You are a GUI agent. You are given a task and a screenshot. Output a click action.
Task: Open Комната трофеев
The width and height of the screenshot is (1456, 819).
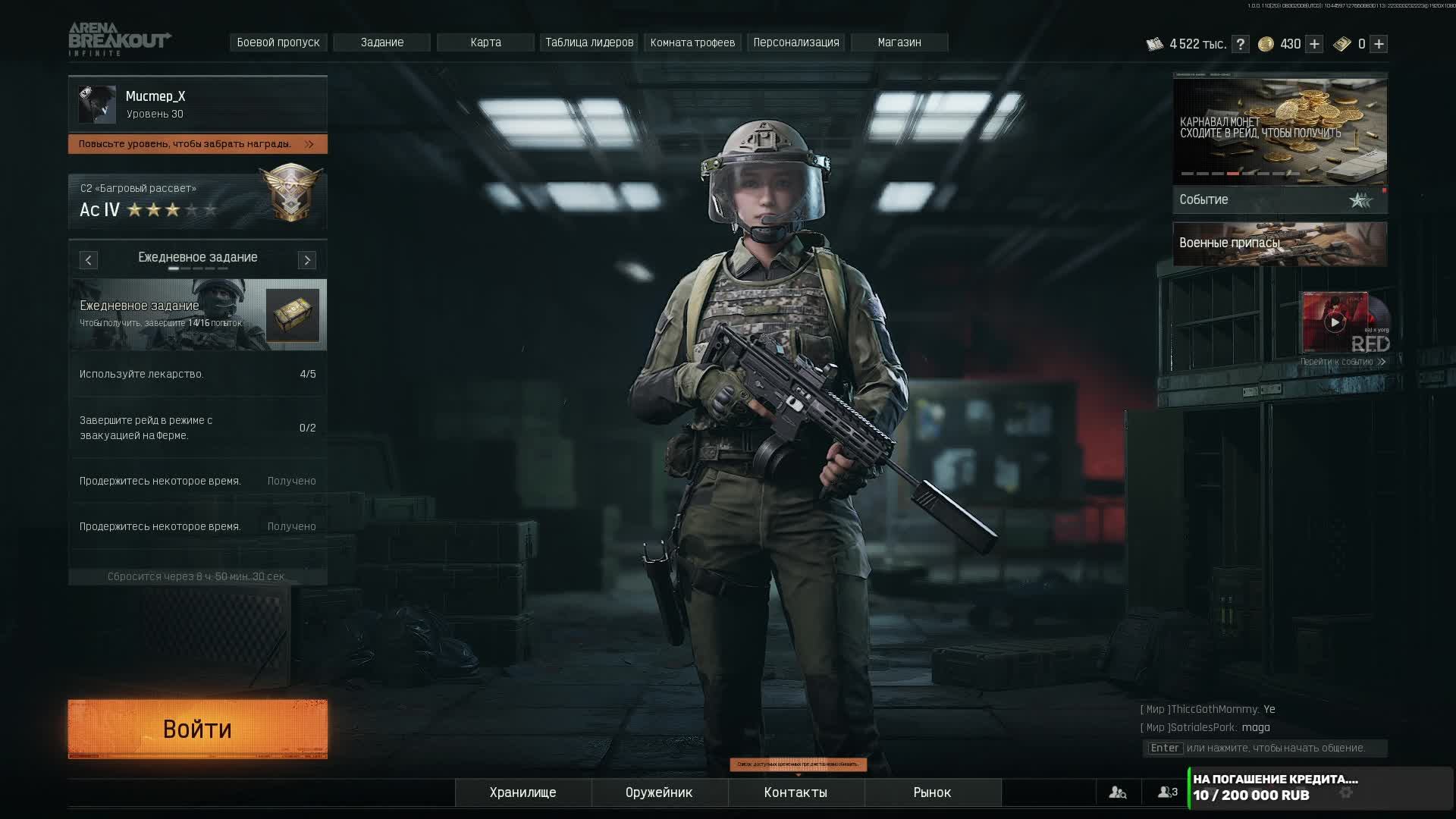[692, 42]
